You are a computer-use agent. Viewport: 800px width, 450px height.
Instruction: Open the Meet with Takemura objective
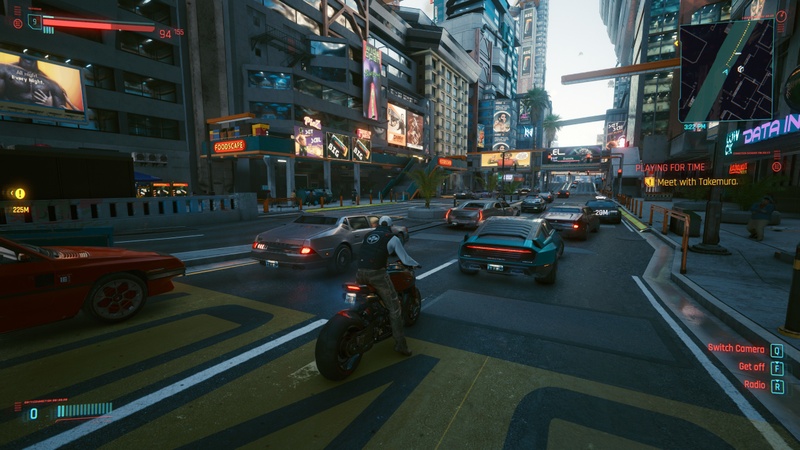pyautogui.click(x=695, y=181)
